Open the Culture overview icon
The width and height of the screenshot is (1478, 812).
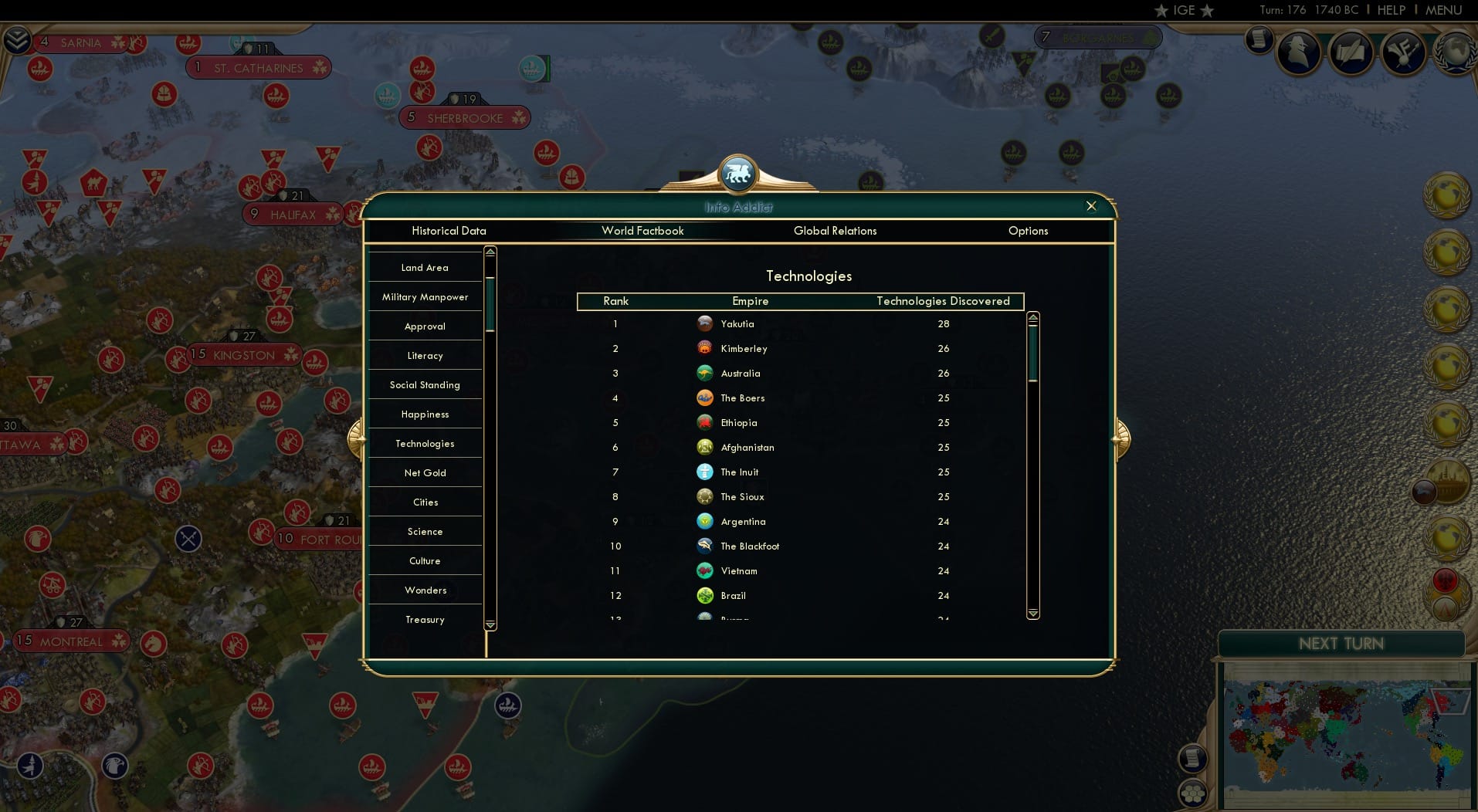(x=1404, y=52)
